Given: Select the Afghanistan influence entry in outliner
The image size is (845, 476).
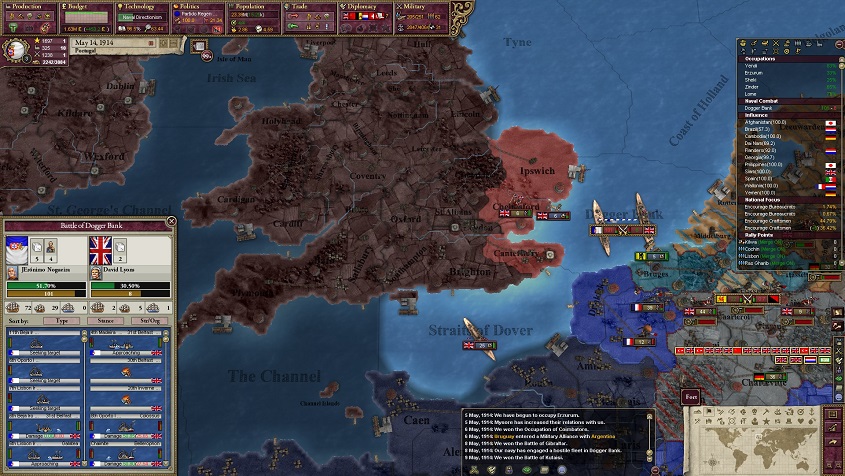Looking at the screenshot, I should (x=765, y=122).
